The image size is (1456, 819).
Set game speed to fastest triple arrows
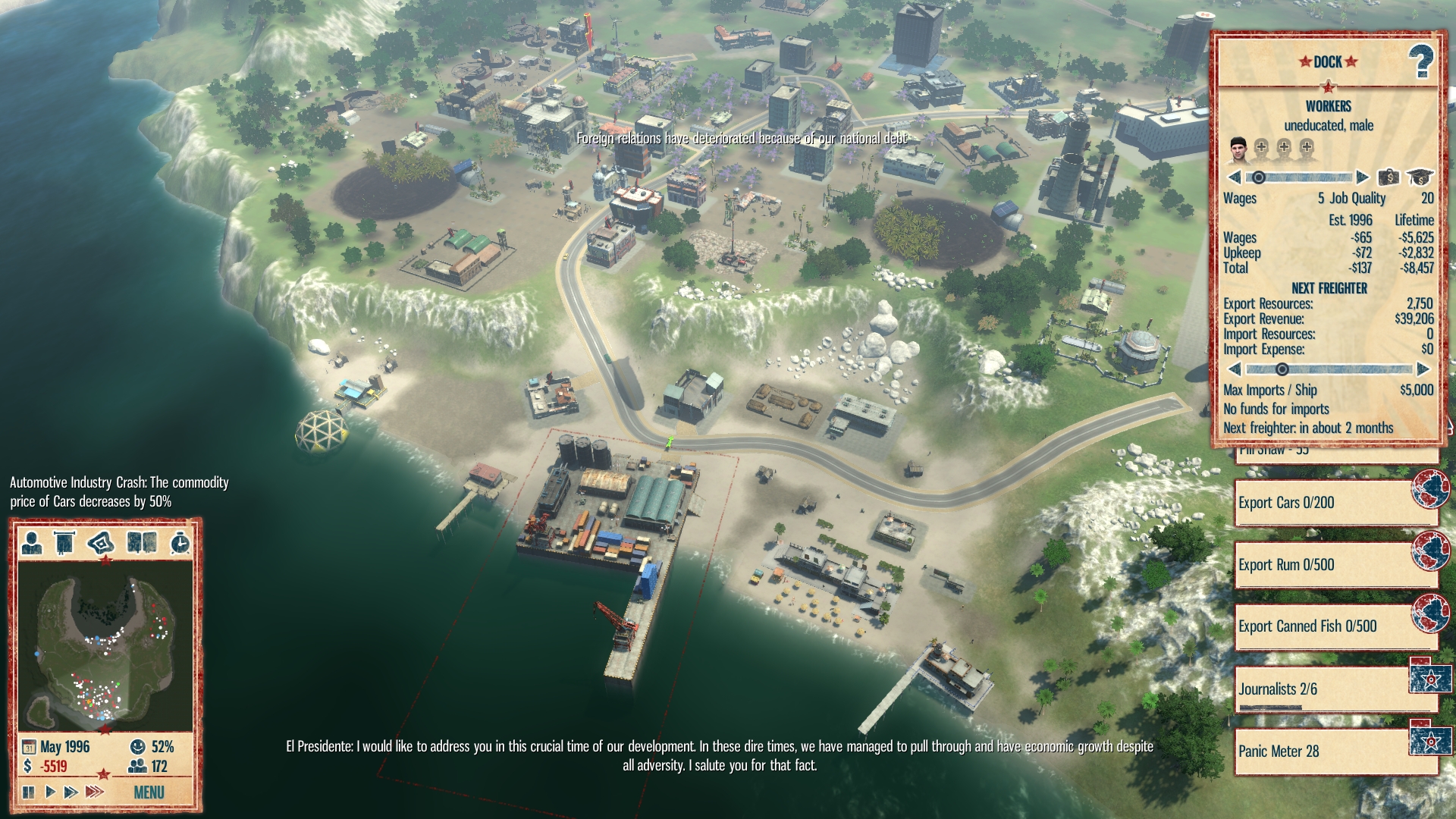[94, 792]
